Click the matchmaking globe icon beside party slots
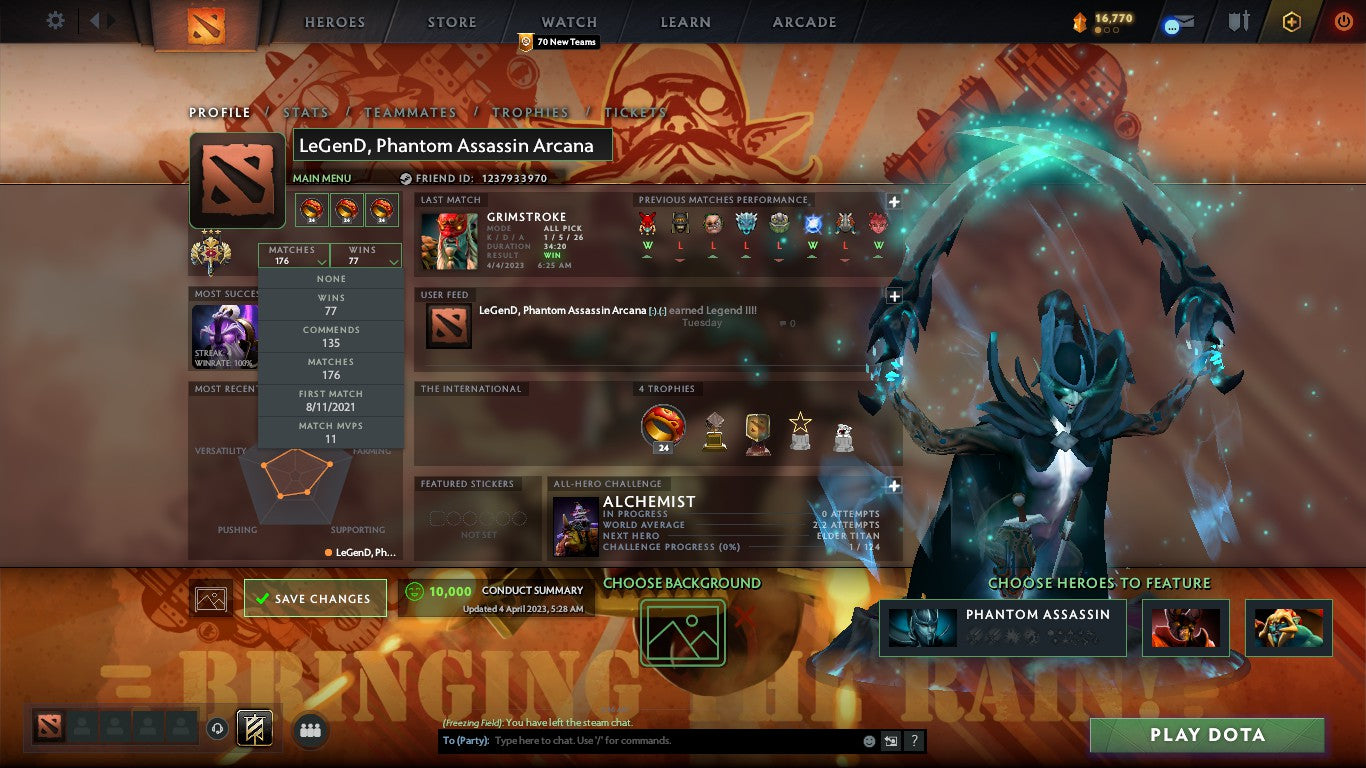The image size is (1366, 768). tap(216, 728)
